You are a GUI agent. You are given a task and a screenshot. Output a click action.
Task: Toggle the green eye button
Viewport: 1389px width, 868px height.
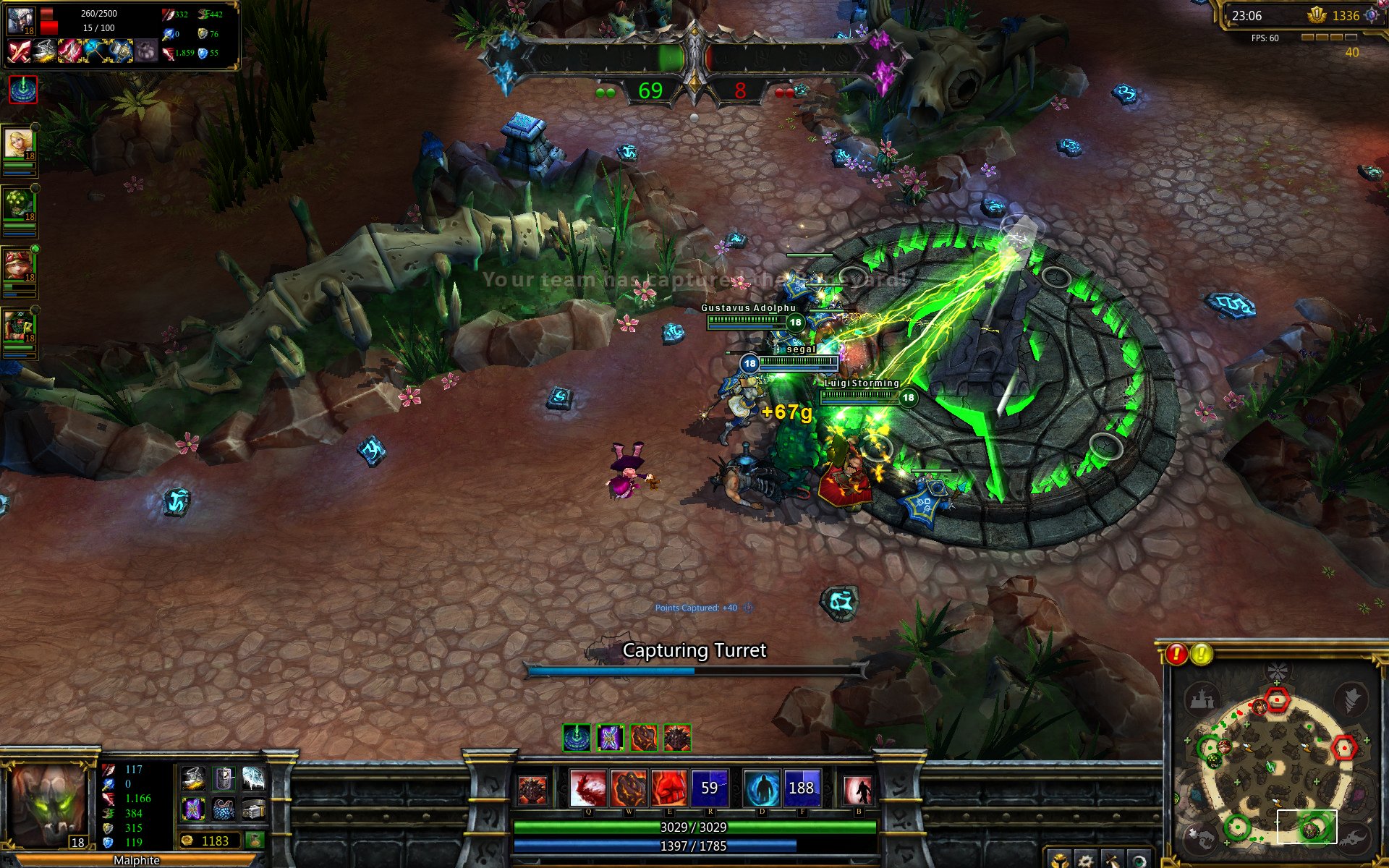pyautogui.click(x=1139, y=860)
